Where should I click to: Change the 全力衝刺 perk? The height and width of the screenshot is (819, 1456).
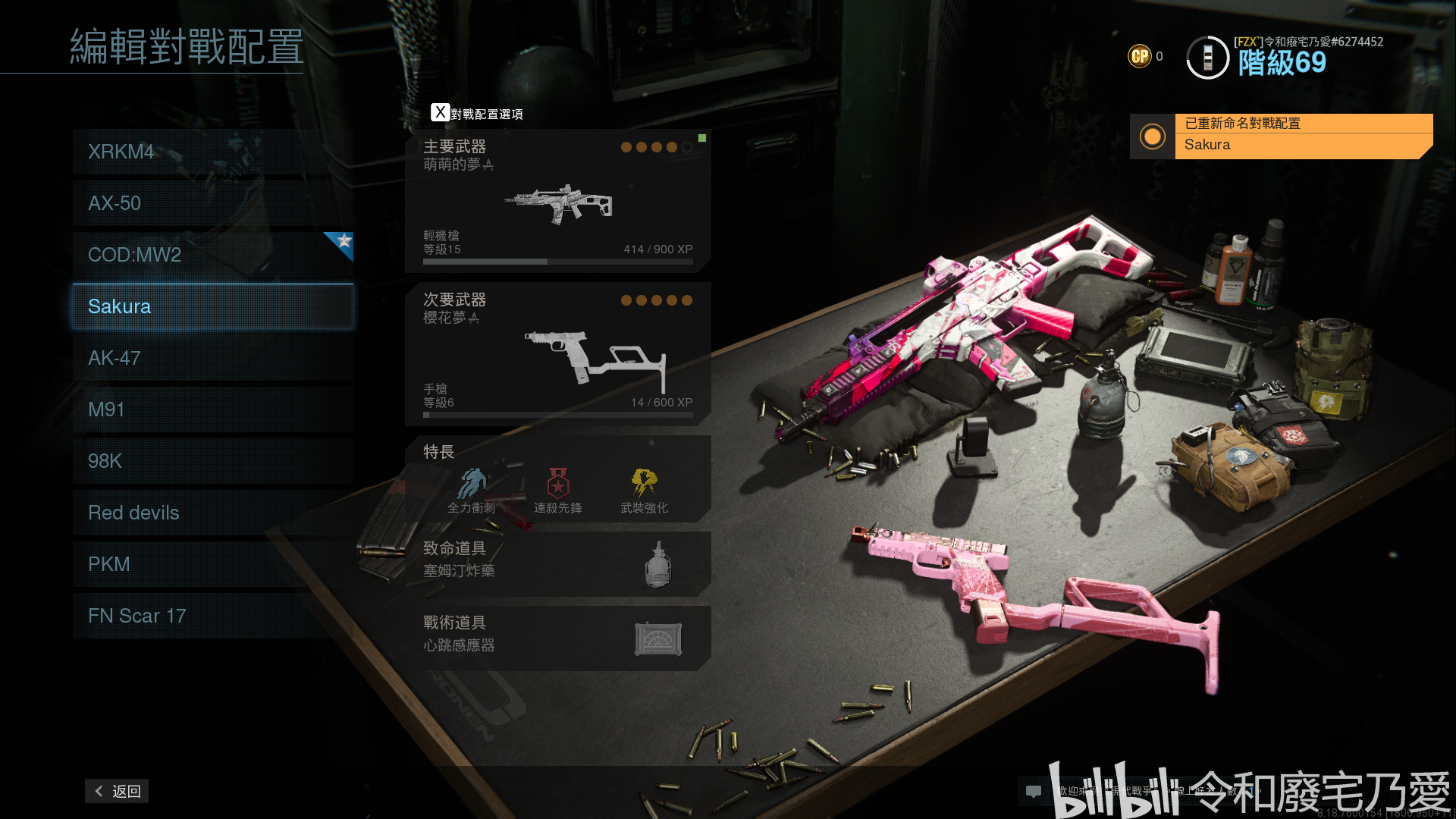472,491
